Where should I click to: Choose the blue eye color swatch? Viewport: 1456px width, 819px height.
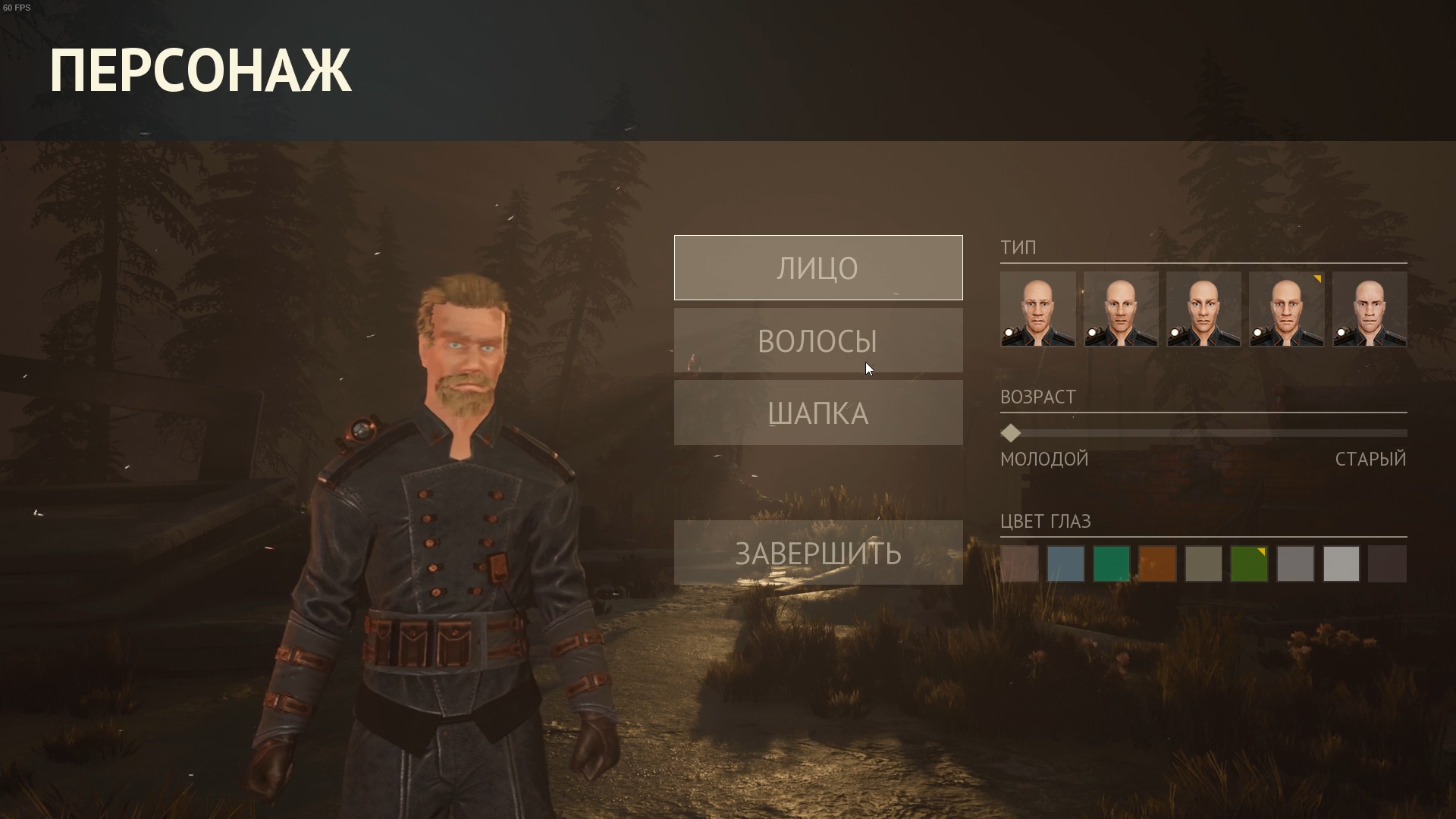[x=1065, y=564]
